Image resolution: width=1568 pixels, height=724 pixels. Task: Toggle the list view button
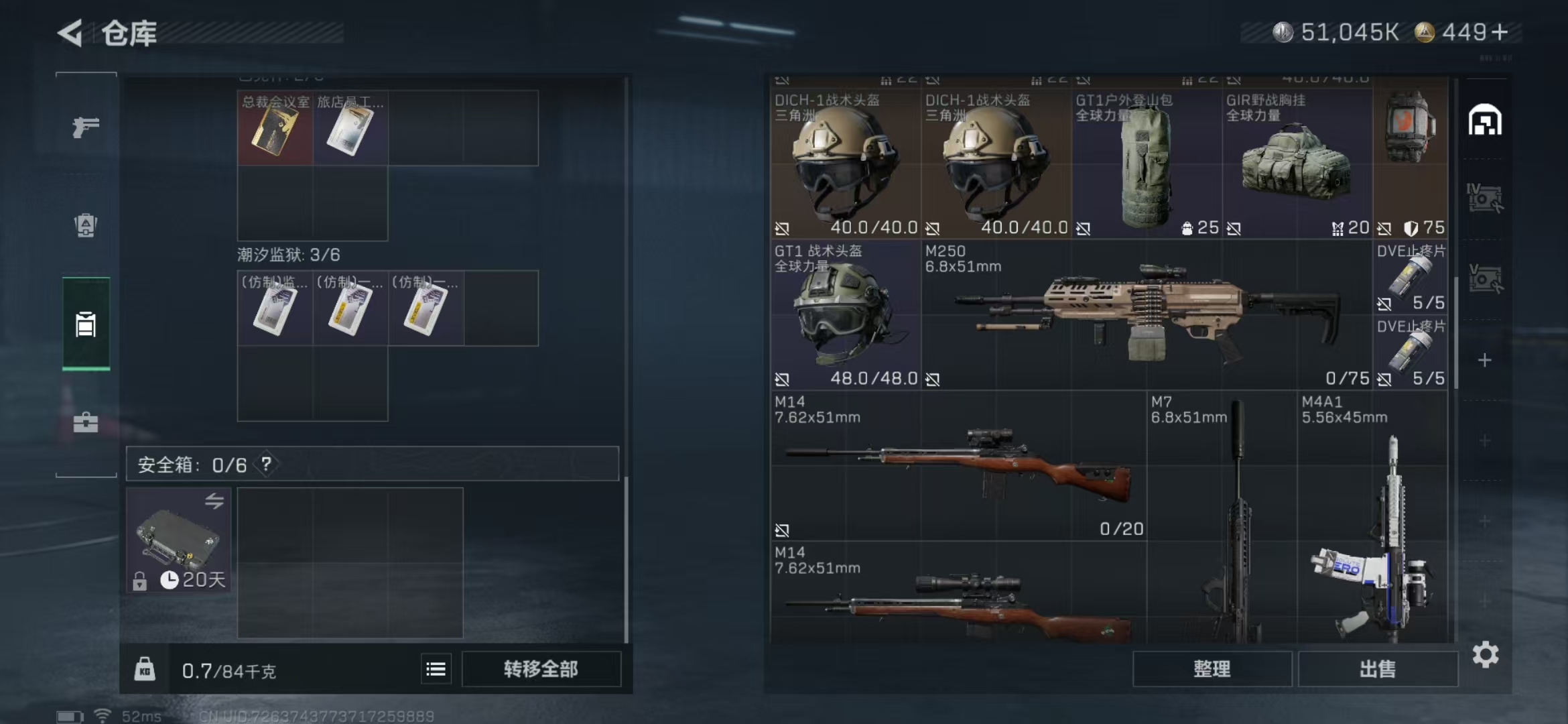[436, 669]
